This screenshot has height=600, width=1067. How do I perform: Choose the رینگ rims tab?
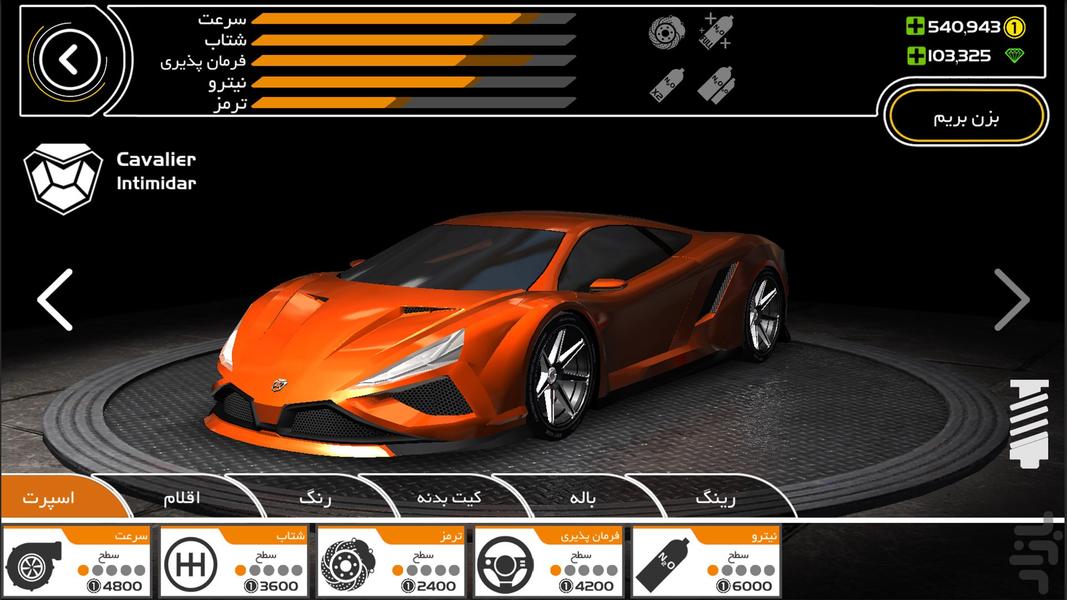point(714,497)
